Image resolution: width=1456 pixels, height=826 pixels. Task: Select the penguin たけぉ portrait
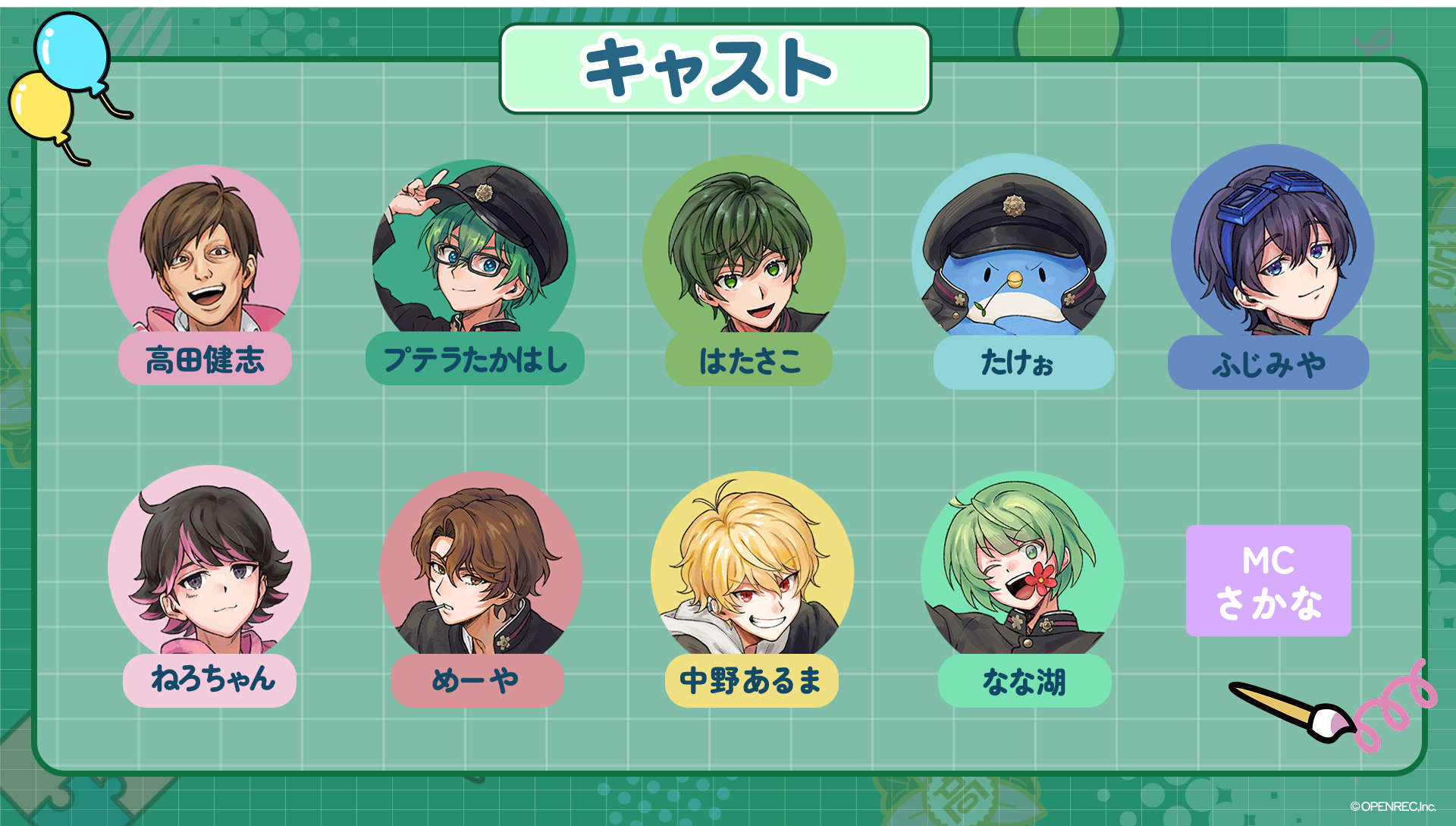(1013, 250)
